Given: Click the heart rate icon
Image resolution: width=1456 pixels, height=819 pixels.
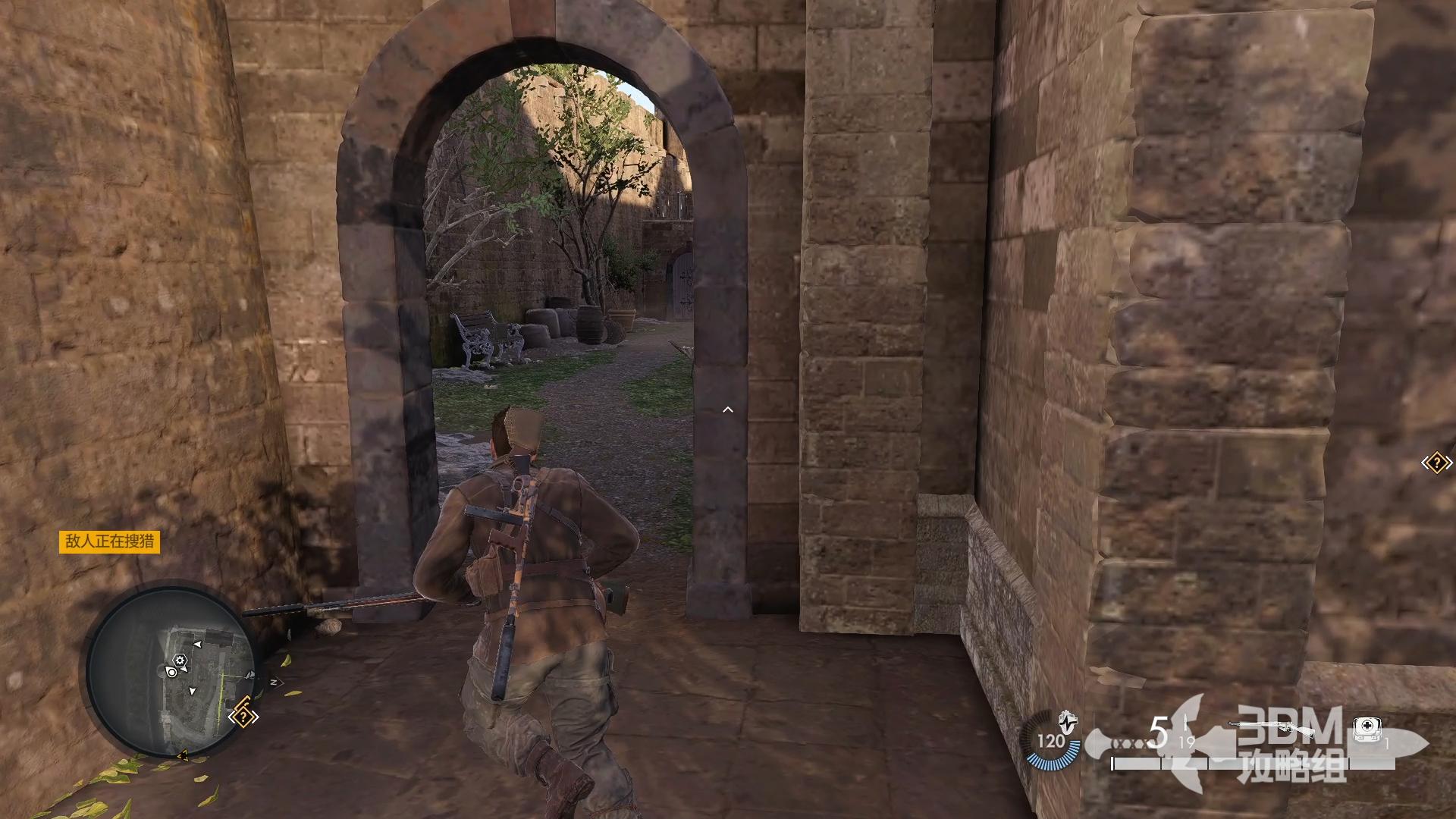Looking at the screenshot, I should click(x=1067, y=717).
